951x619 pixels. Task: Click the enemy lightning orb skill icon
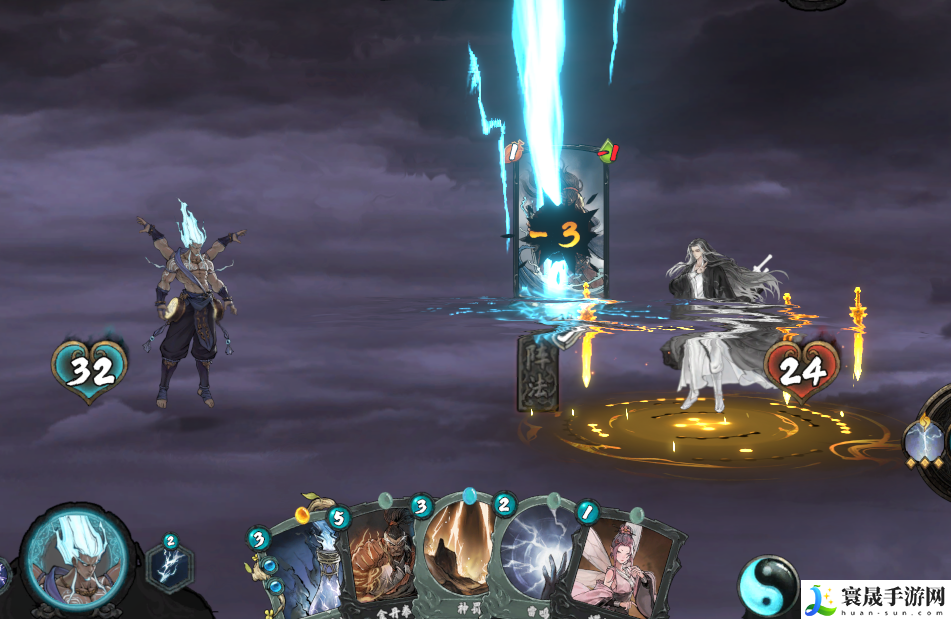tap(925, 440)
